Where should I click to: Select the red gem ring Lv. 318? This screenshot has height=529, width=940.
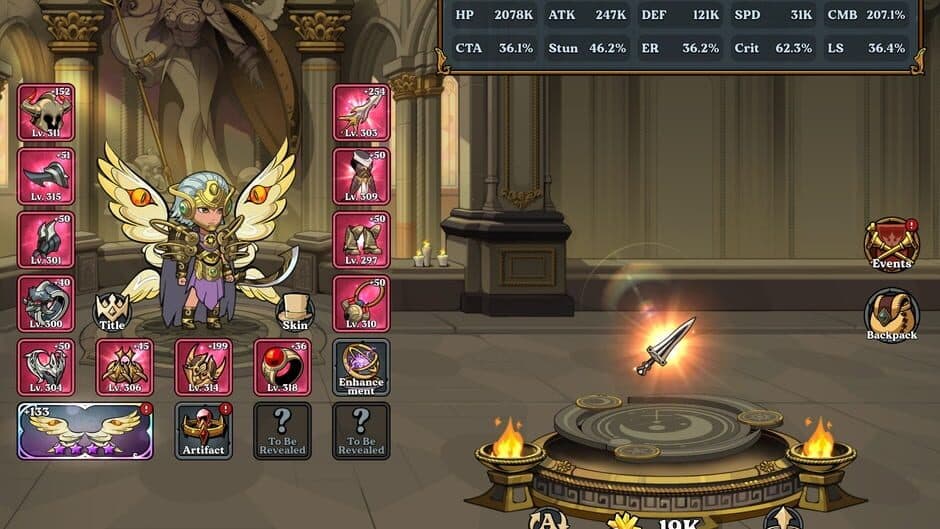pyautogui.click(x=283, y=367)
